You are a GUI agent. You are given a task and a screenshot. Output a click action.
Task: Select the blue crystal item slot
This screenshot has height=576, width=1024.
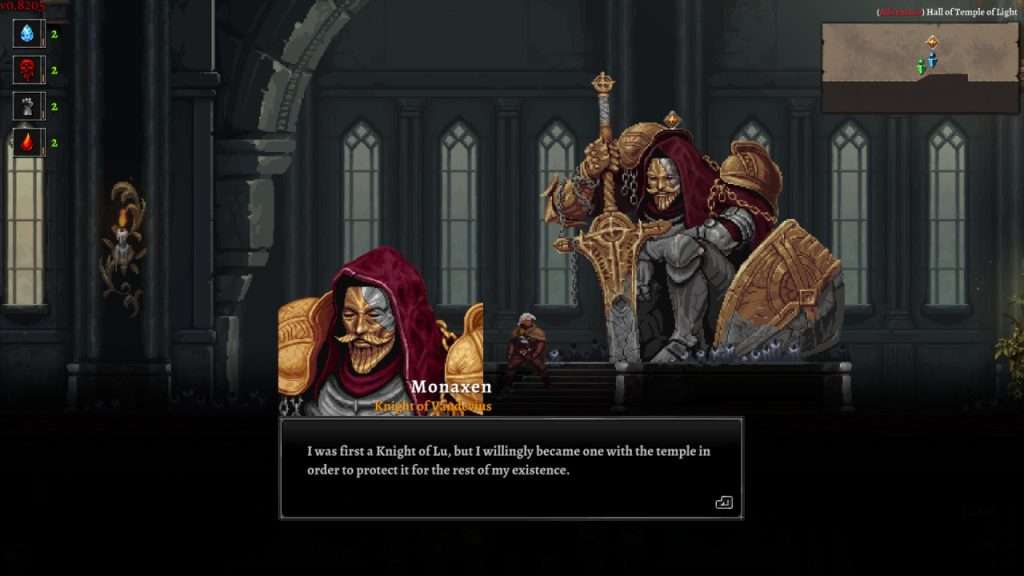tap(27, 34)
